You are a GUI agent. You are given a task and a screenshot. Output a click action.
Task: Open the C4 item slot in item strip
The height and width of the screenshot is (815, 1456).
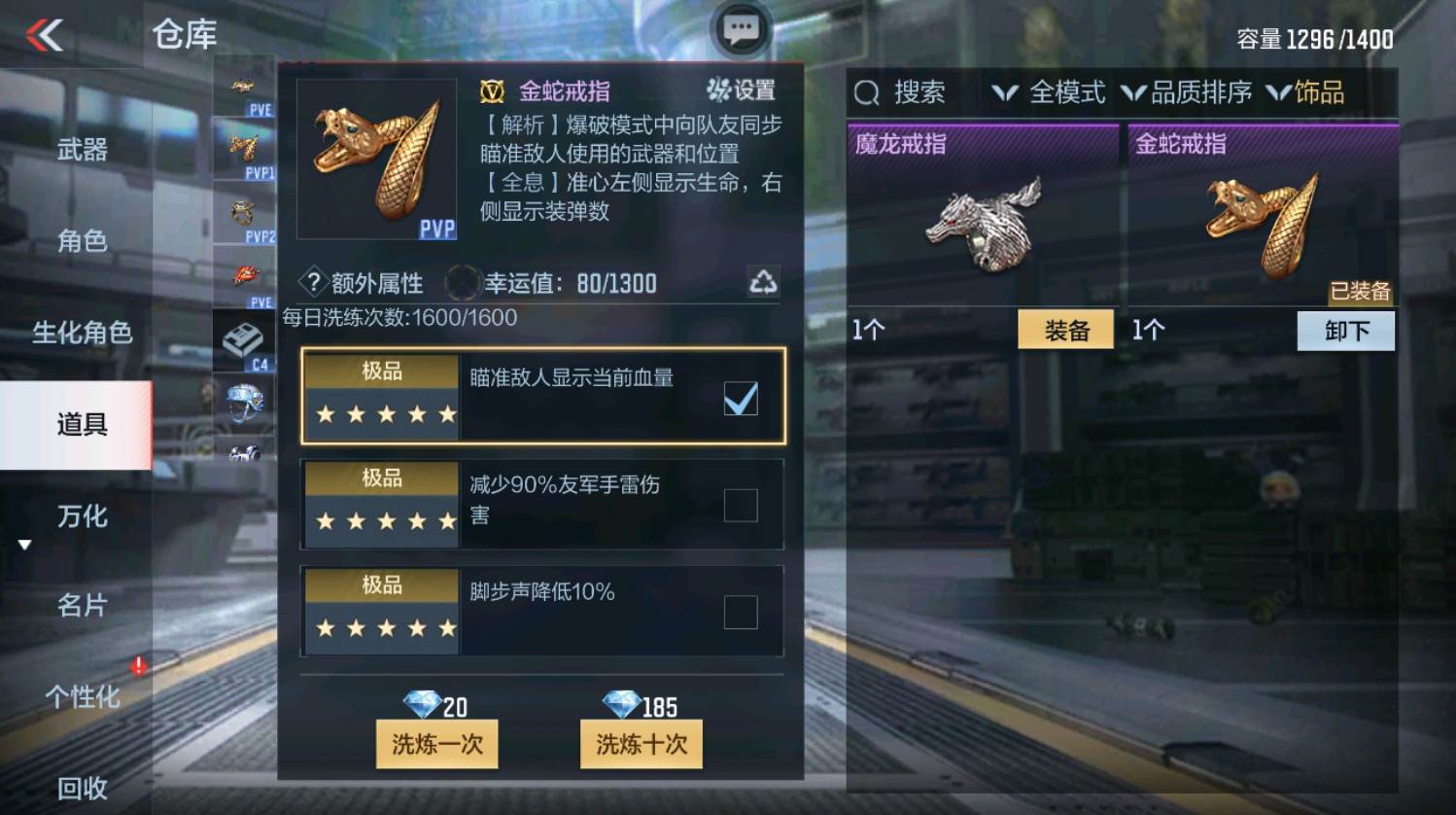click(x=243, y=340)
